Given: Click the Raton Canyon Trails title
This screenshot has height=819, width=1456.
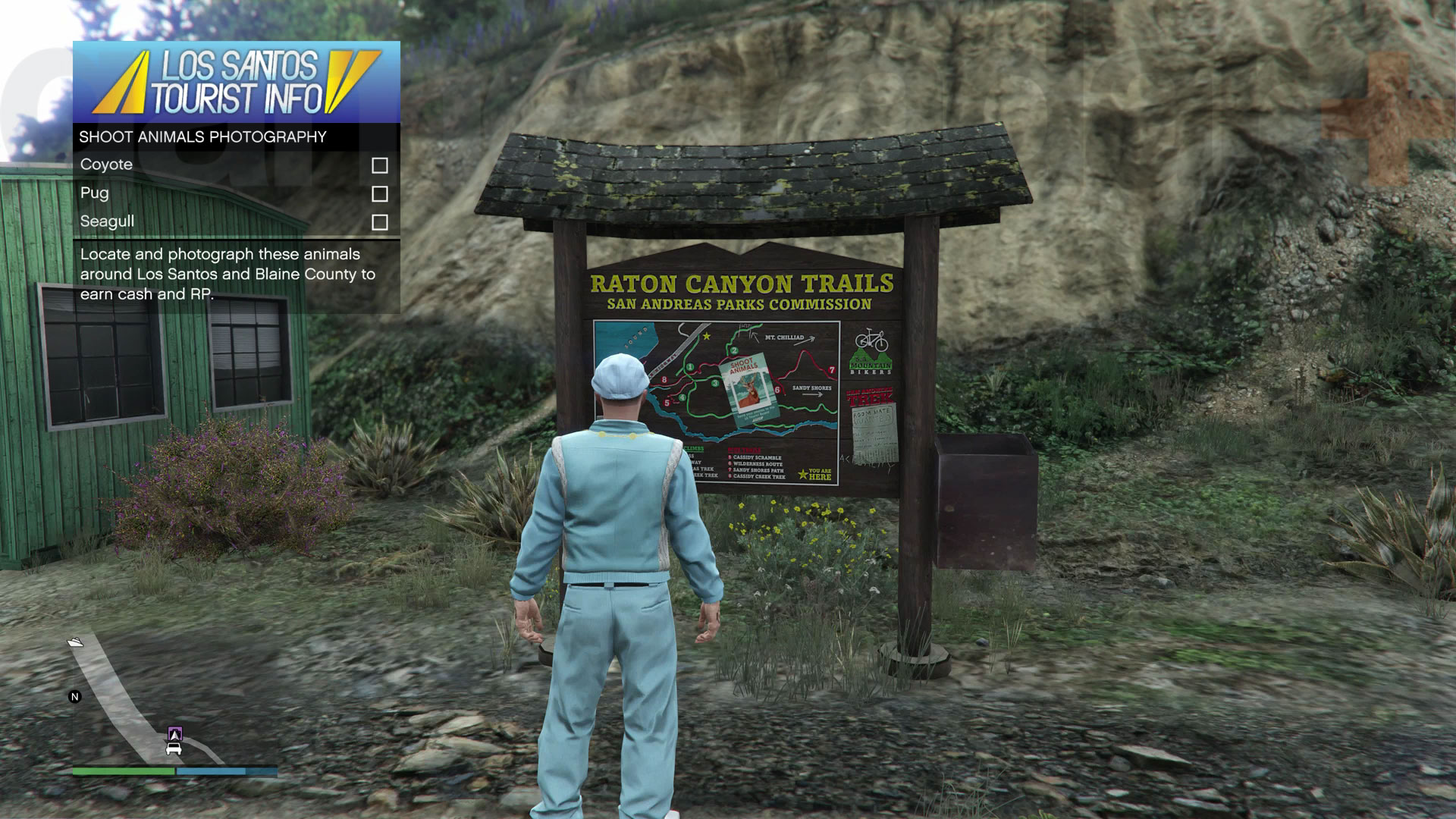Looking at the screenshot, I should pos(742,281).
